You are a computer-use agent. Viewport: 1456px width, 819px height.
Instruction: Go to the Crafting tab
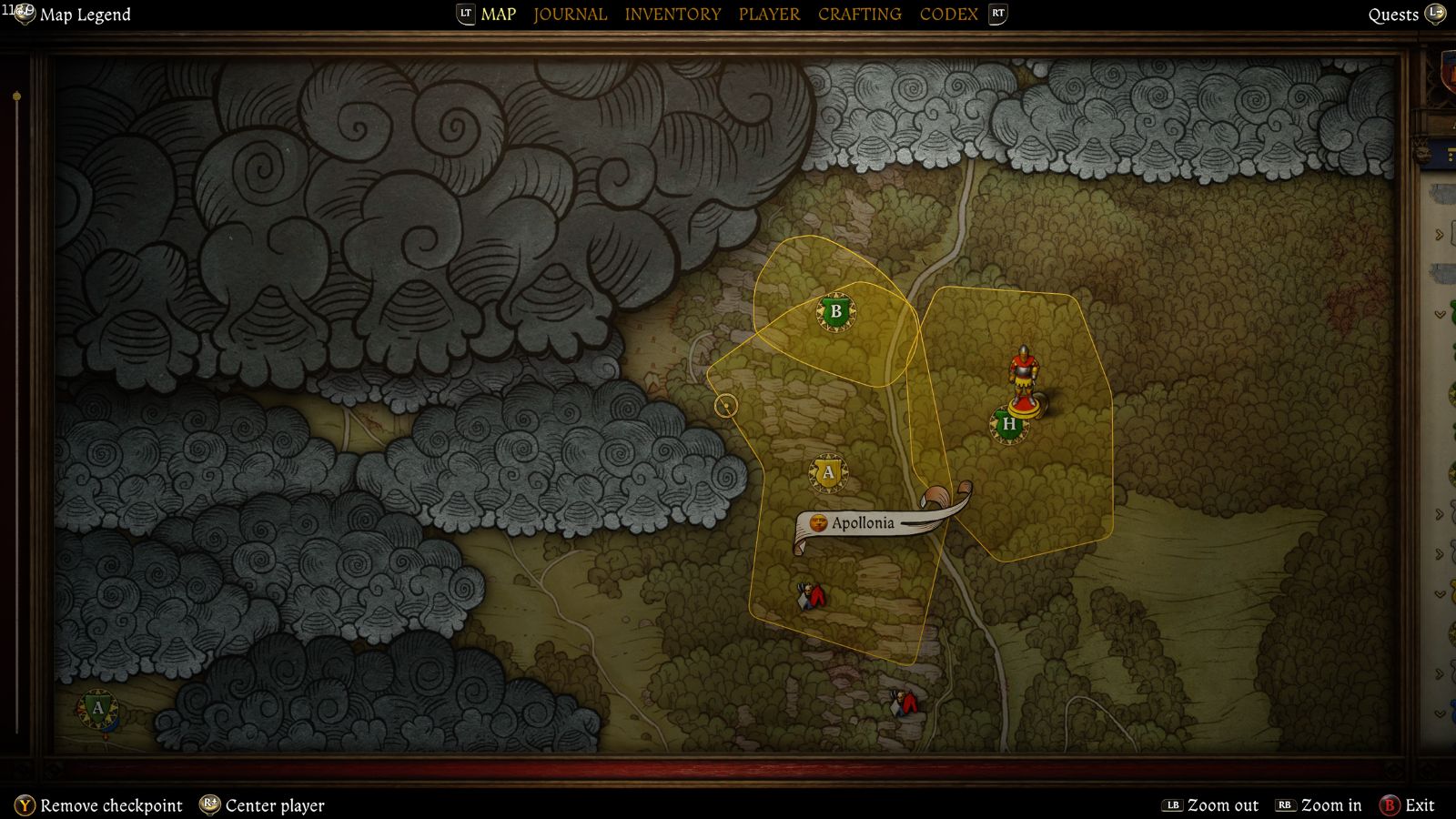[x=859, y=15]
